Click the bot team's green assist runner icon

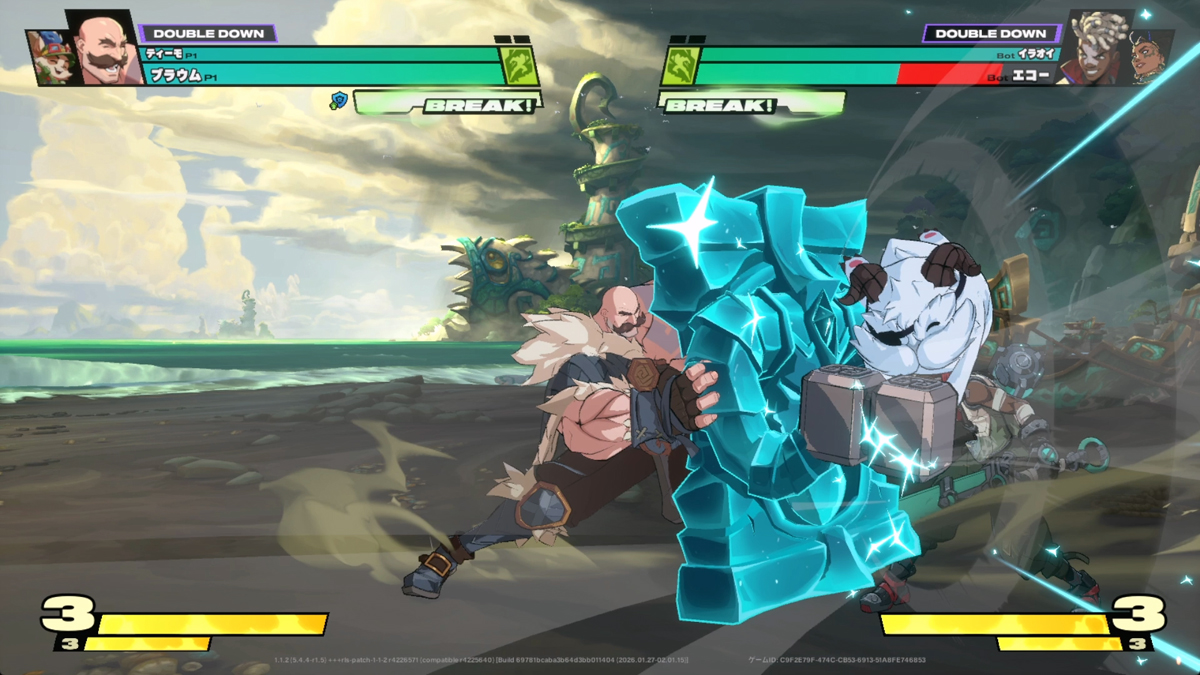click(678, 67)
